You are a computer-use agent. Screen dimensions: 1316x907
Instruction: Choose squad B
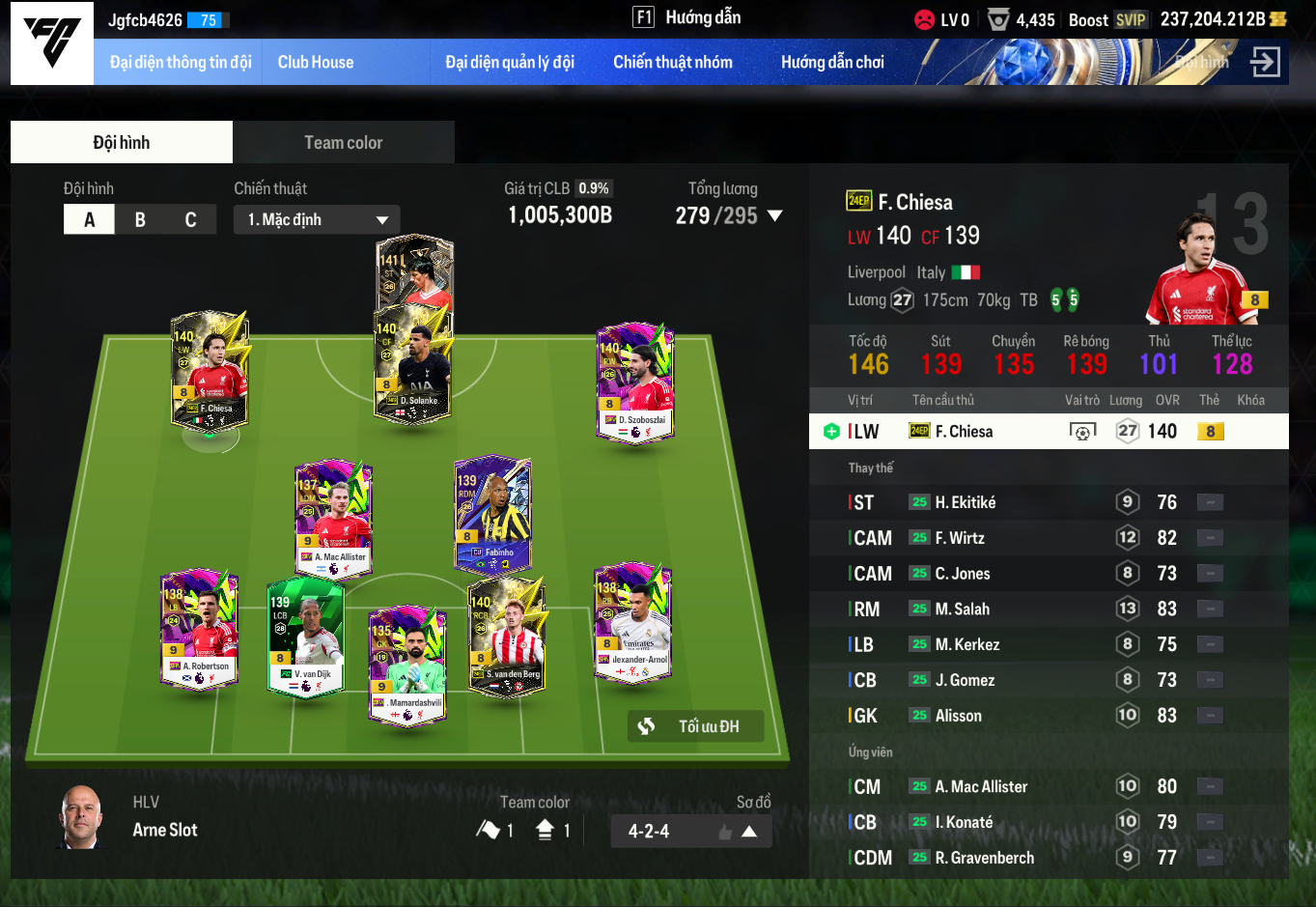click(140, 219)
